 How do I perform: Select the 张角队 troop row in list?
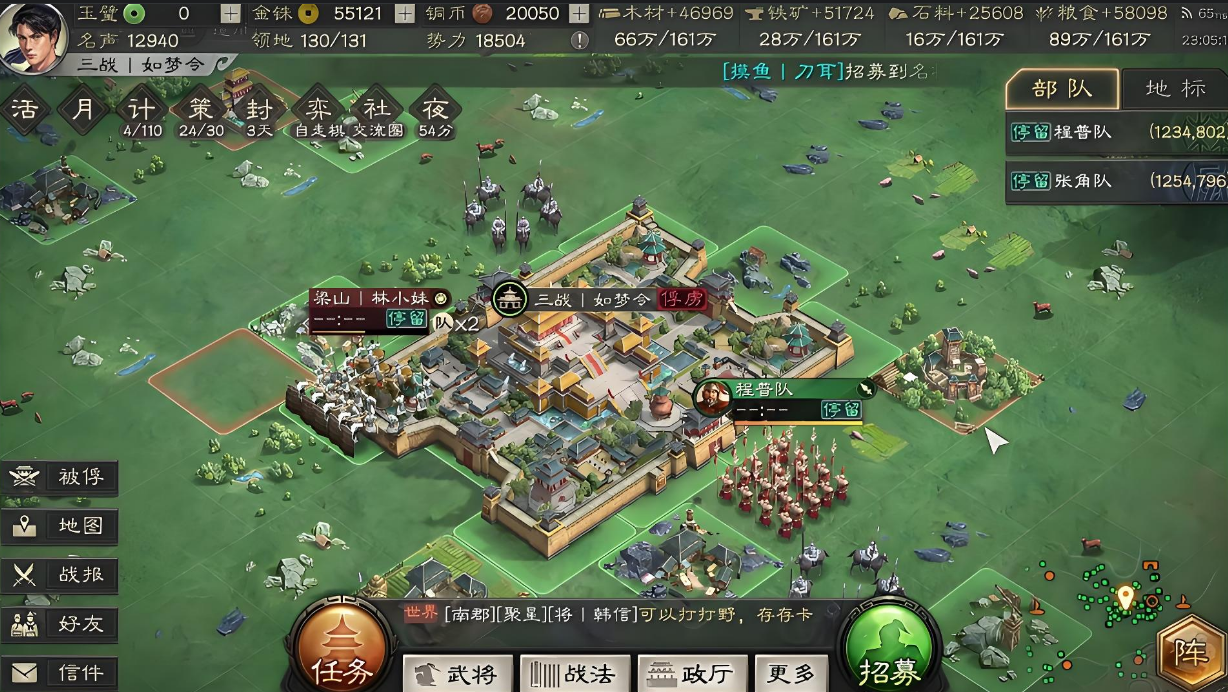[x=1116, y=181]
